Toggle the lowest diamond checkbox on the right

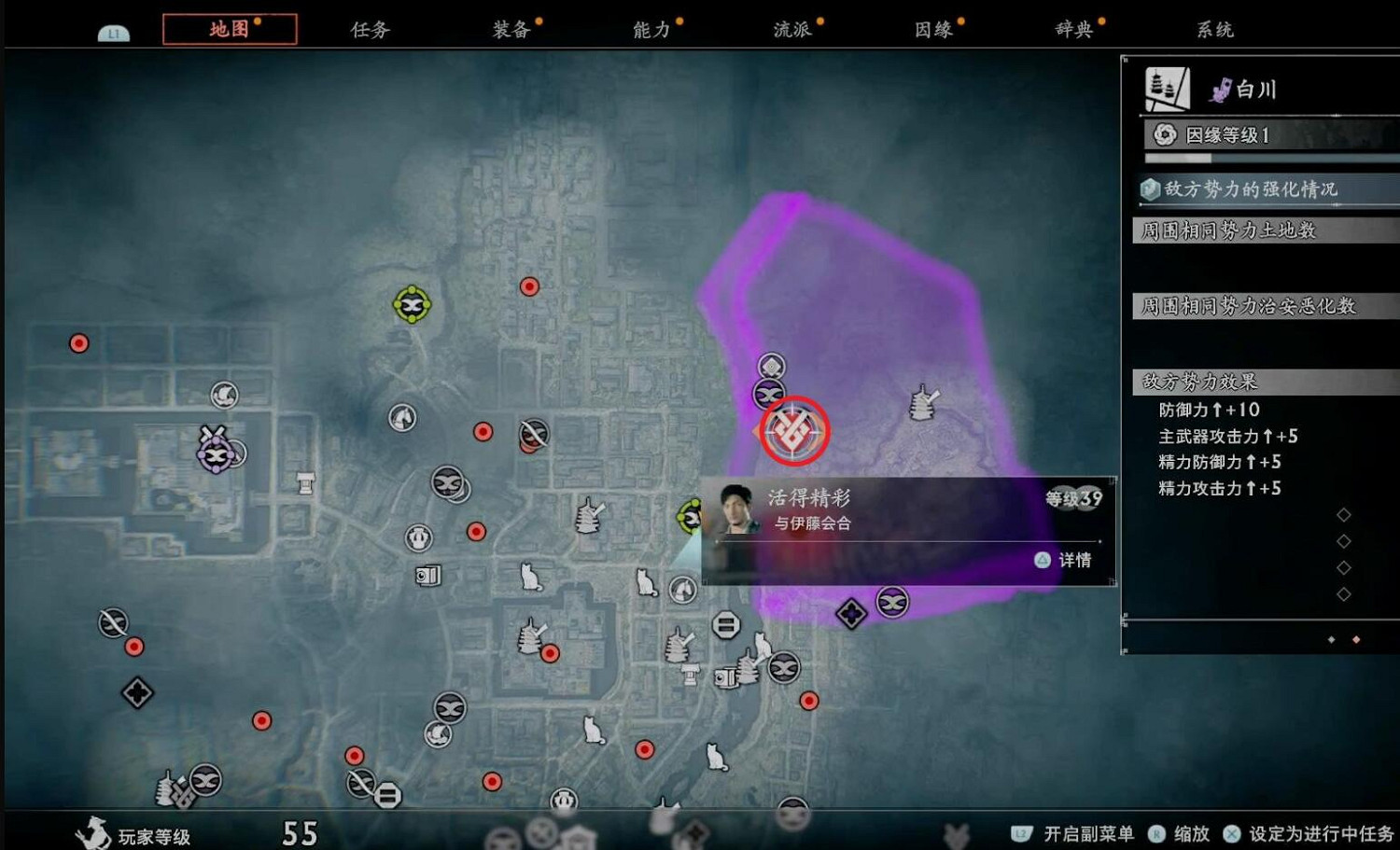[1345, 592]
